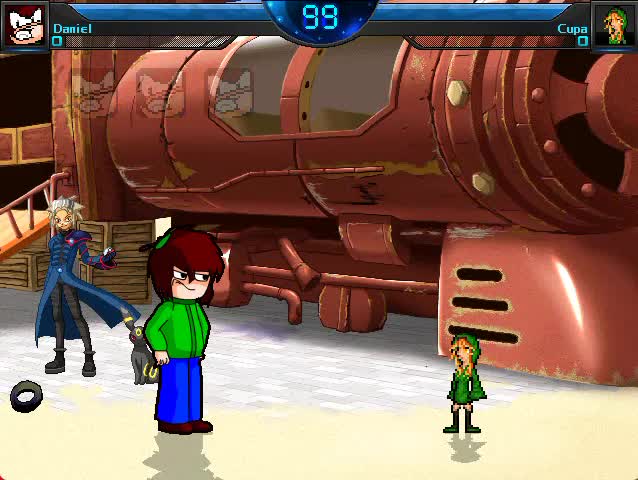638x480 pixels.
Task: Select Cupa's character portrait
Action: (612, 25)
